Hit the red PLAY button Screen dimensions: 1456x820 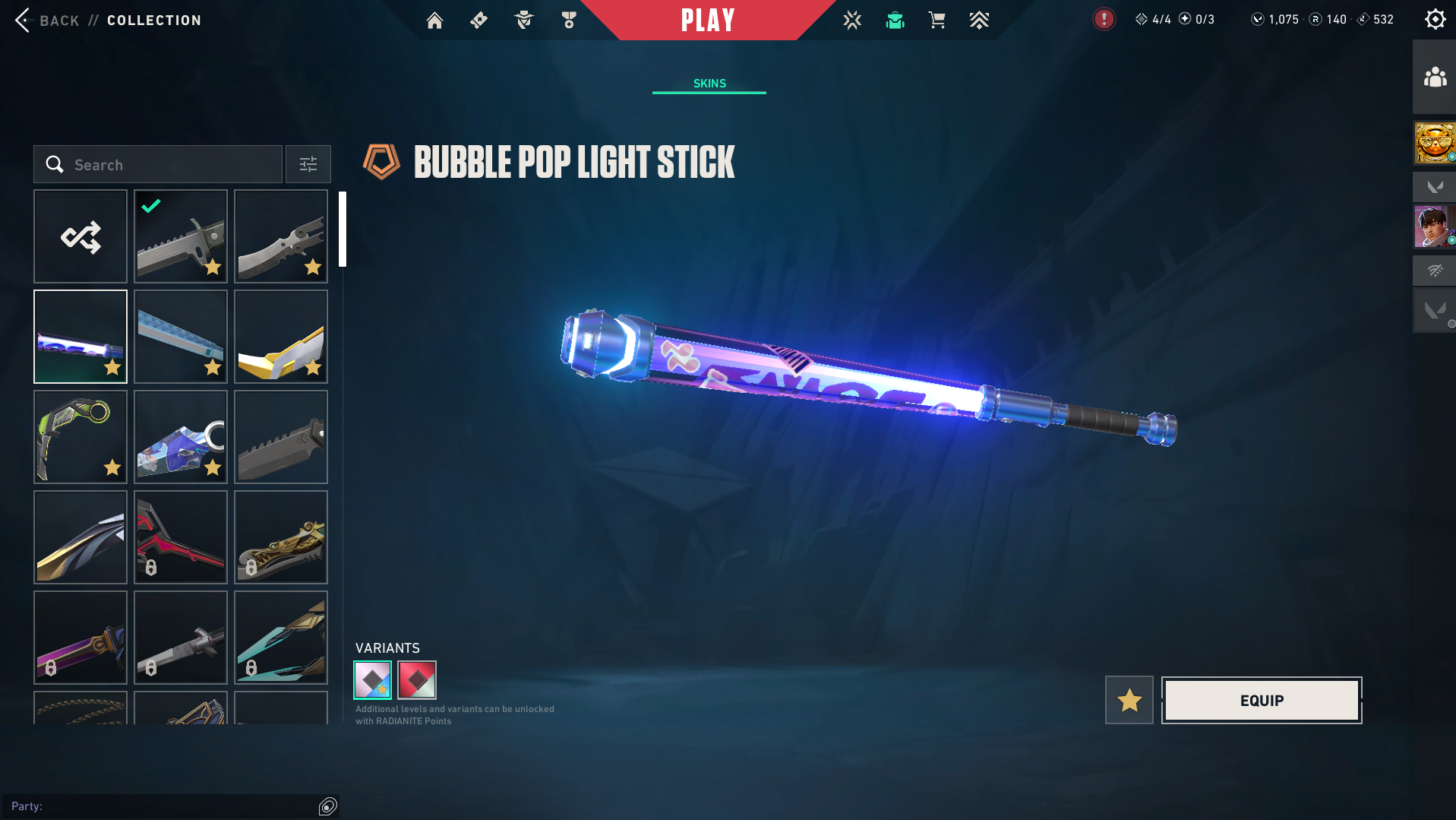[x=707, y=21]
